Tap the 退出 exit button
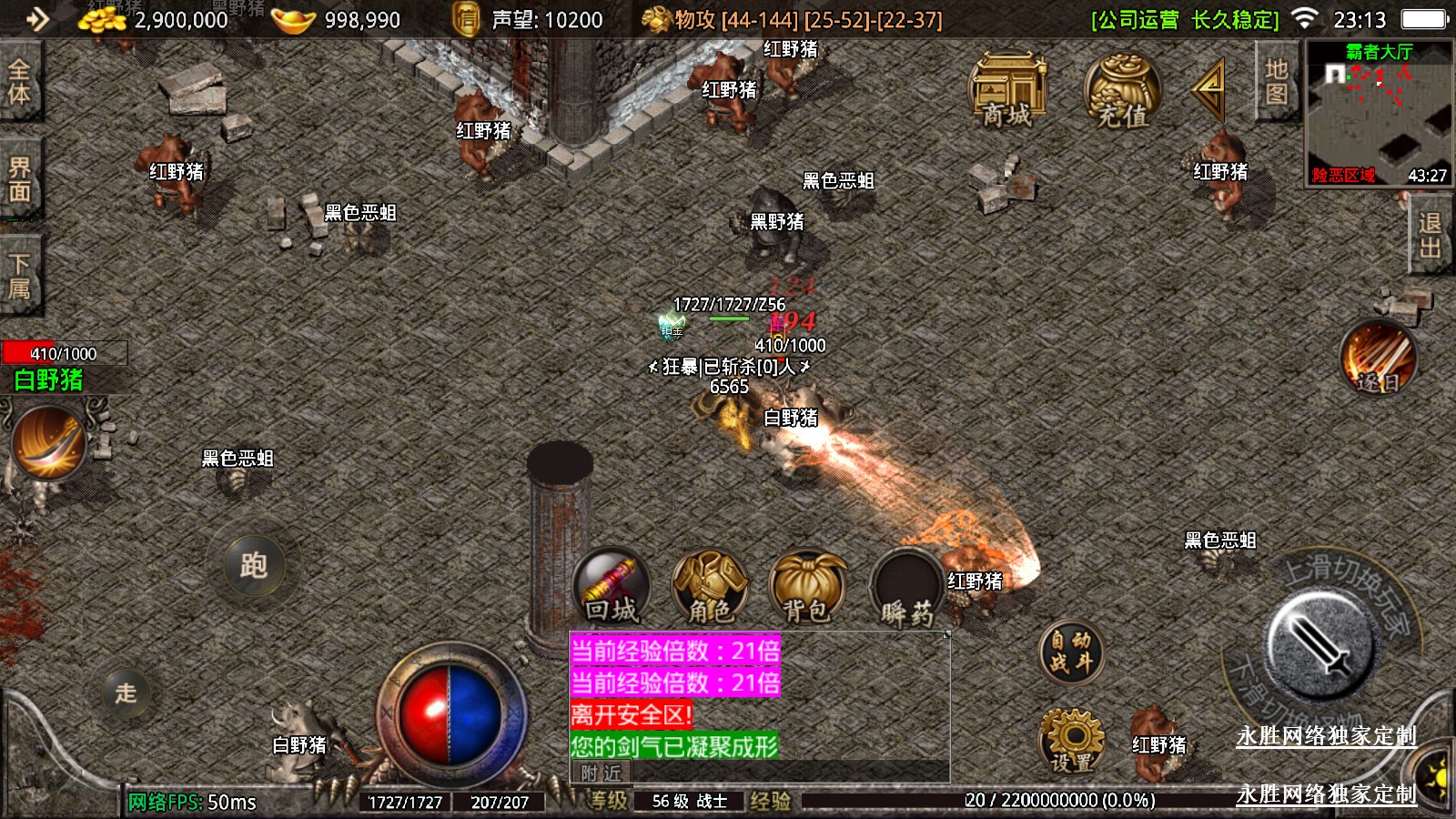The image size is (1456, 819). pyautogui.click(x=1430, y=236)
